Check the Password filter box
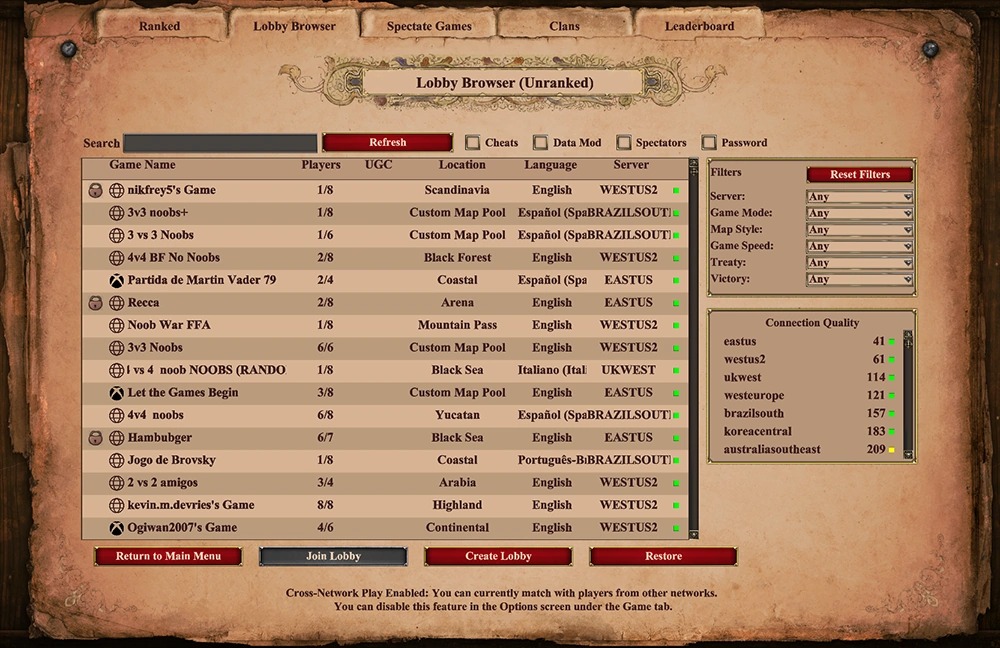Screen dimensions: 1000x648 click(709, 143)
